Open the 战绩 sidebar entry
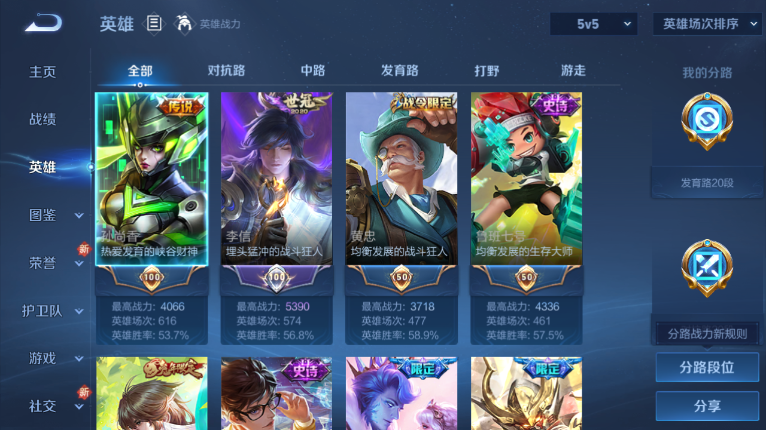Screen dimensions: 766x430 42,119
